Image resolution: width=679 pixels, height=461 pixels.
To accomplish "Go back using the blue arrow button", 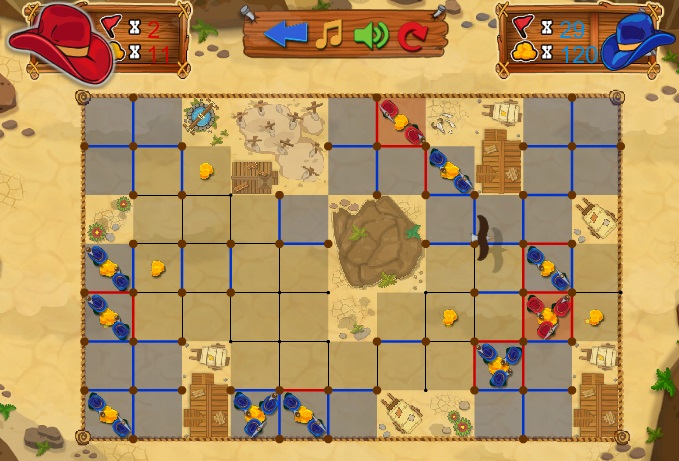I will coord(286,35).
